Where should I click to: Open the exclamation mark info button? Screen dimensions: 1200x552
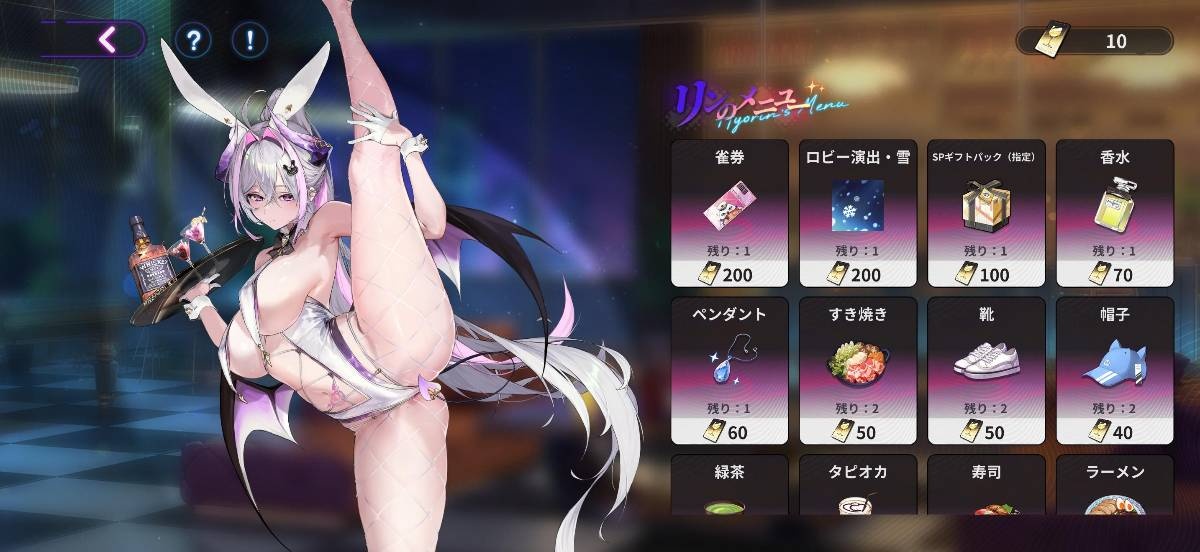coord(249,40)
